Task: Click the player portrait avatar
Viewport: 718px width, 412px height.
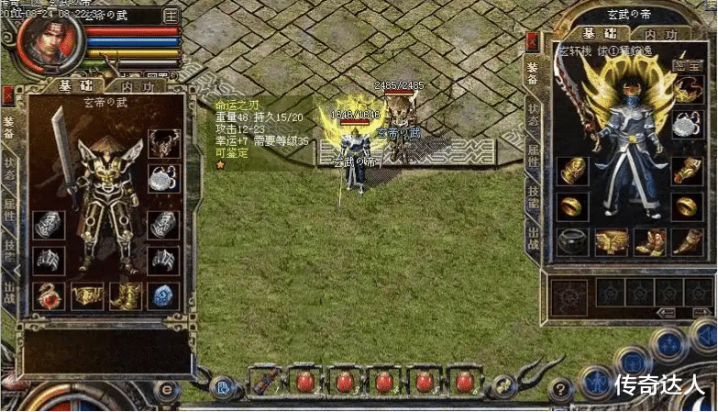Action: click(46, 41)
